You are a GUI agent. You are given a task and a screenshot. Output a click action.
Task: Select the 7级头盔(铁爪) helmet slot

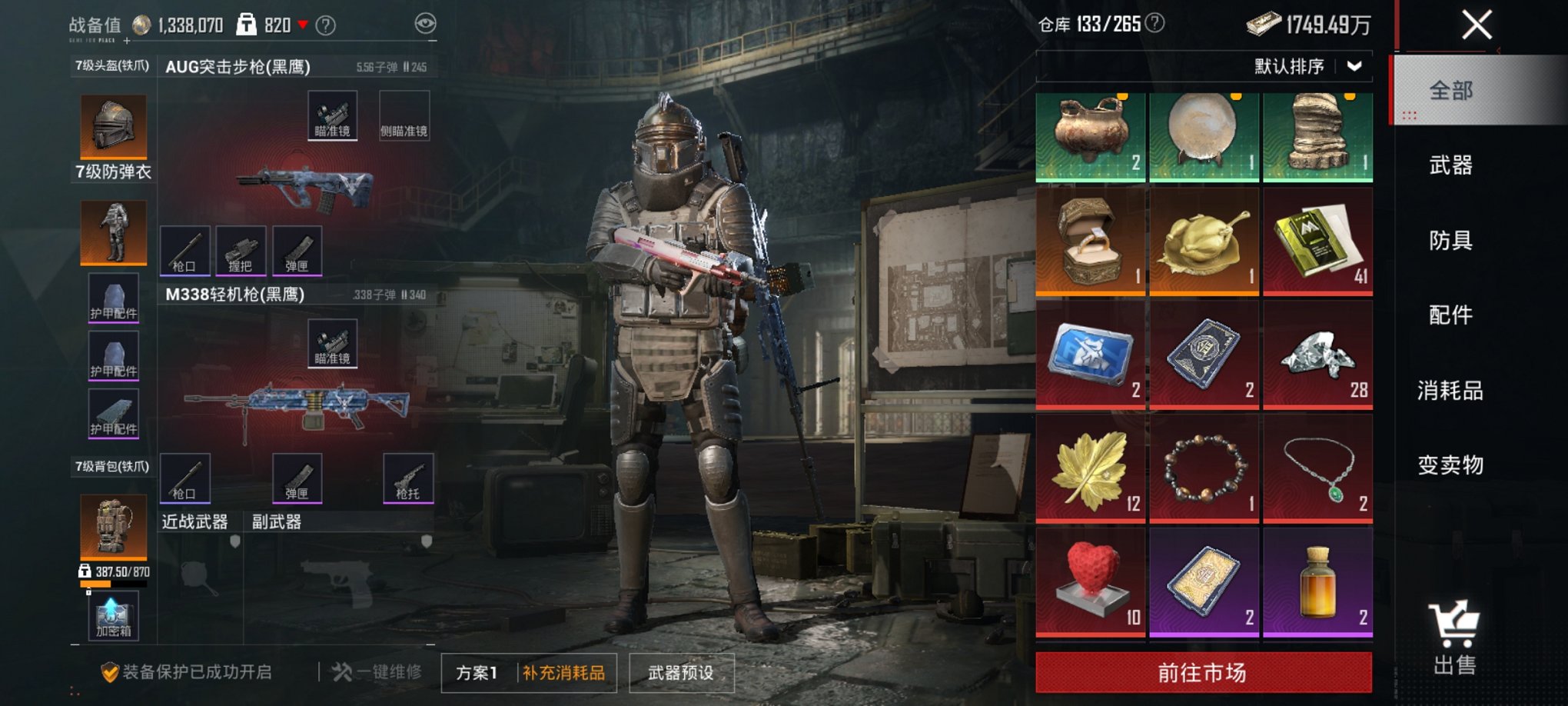point(113,125)
